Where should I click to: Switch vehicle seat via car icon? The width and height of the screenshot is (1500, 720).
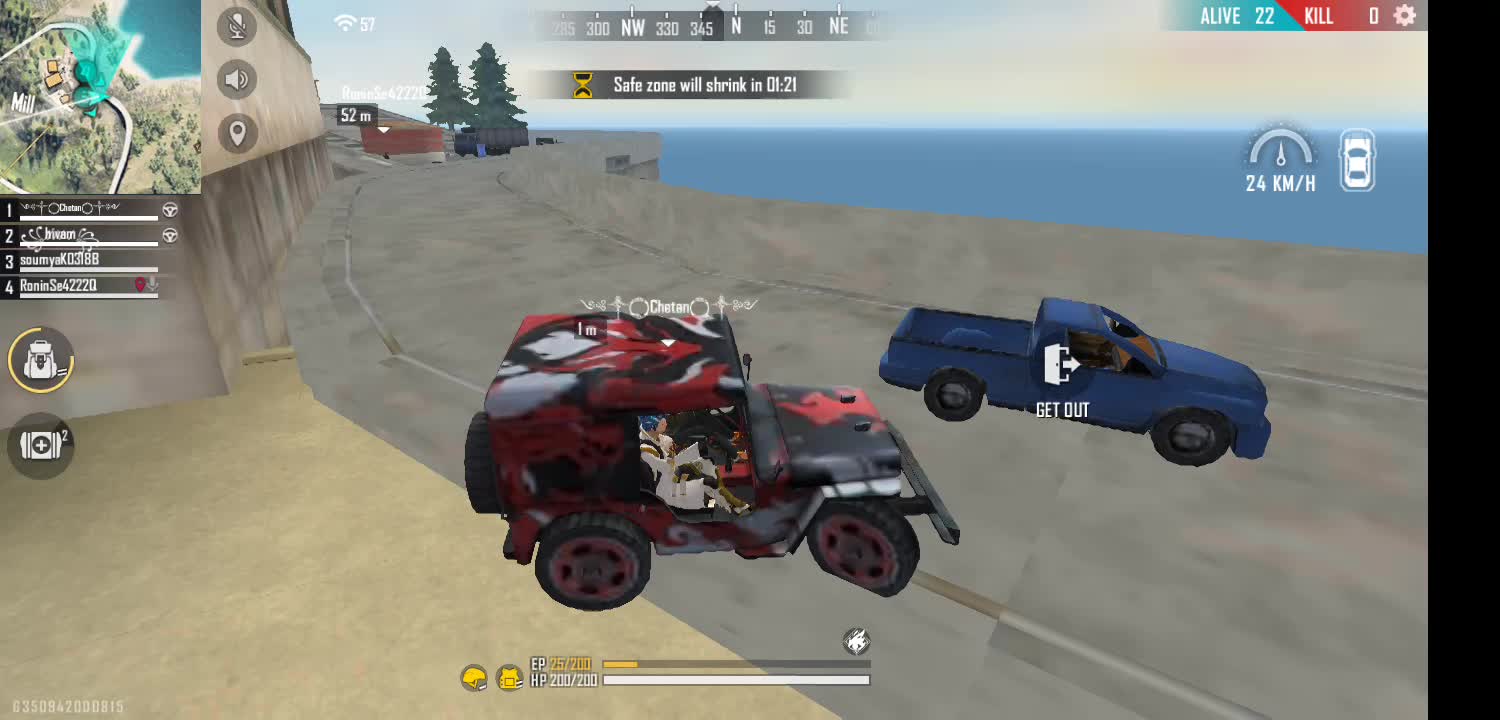pos(1357,160)
